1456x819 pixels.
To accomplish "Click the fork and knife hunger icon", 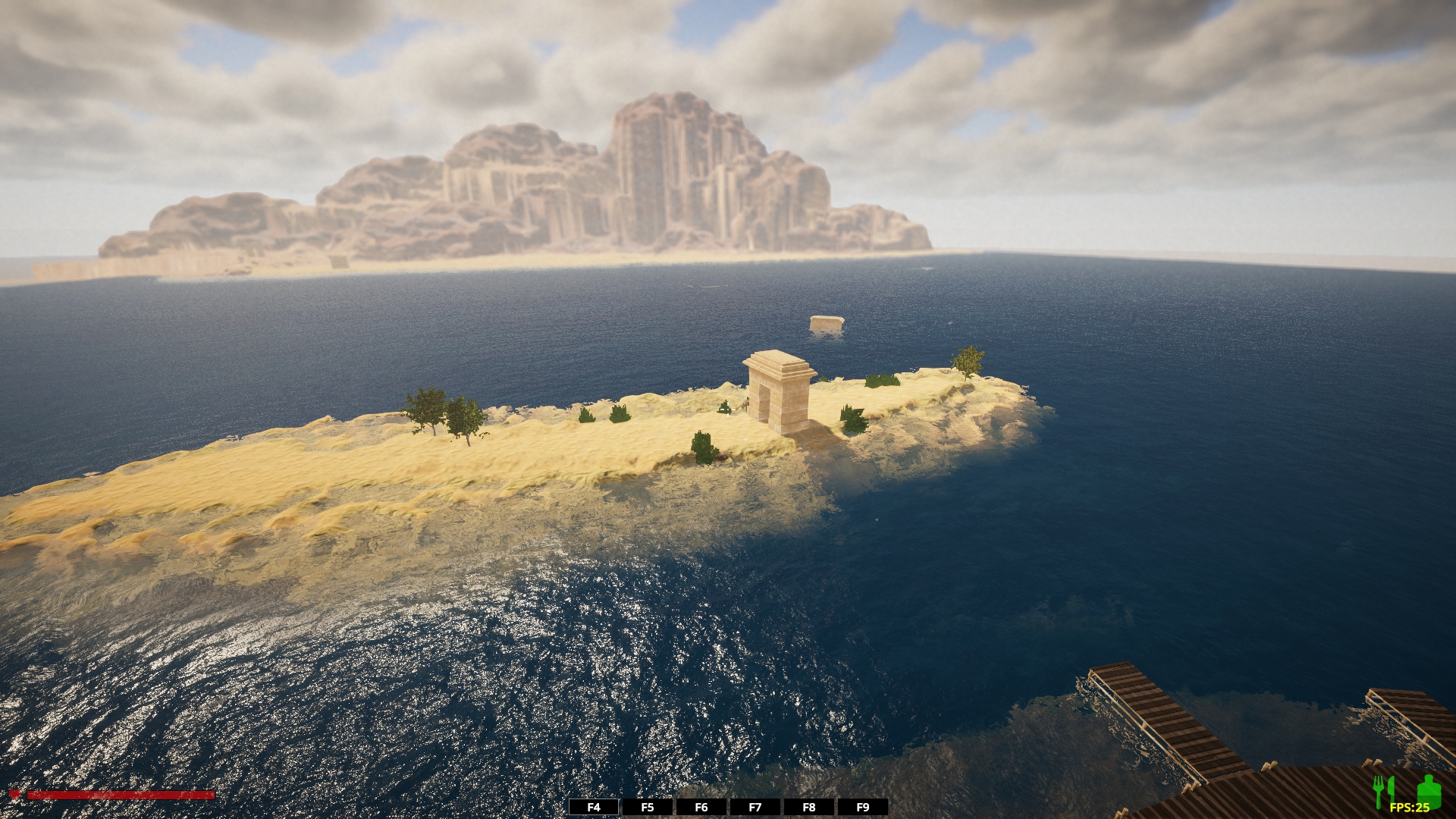I will [x=1384, y=791].
